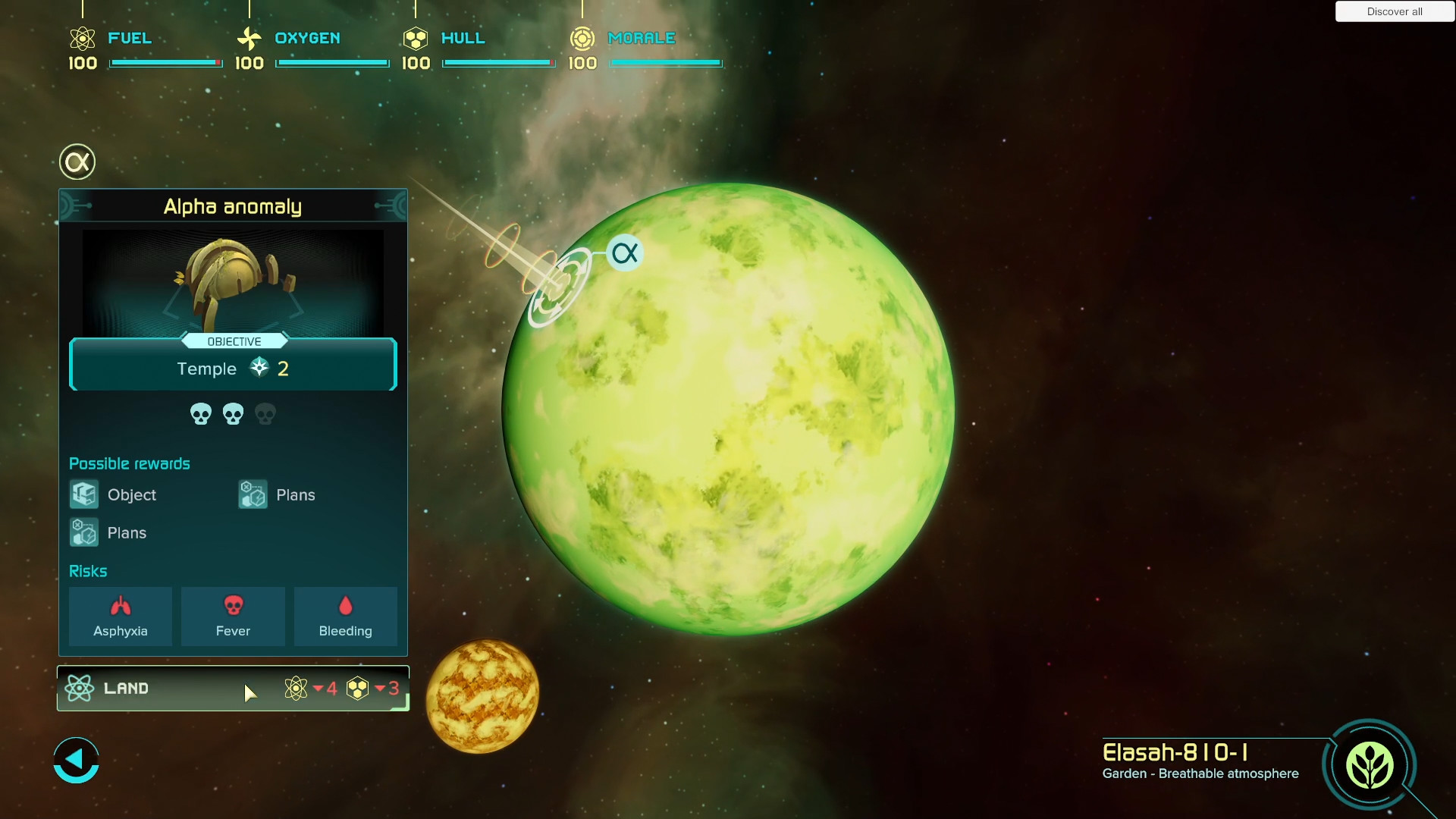Choose the alpha marker on the planet
The width and height of the screenshot is (1456, 819).
[x=625, y=253]
